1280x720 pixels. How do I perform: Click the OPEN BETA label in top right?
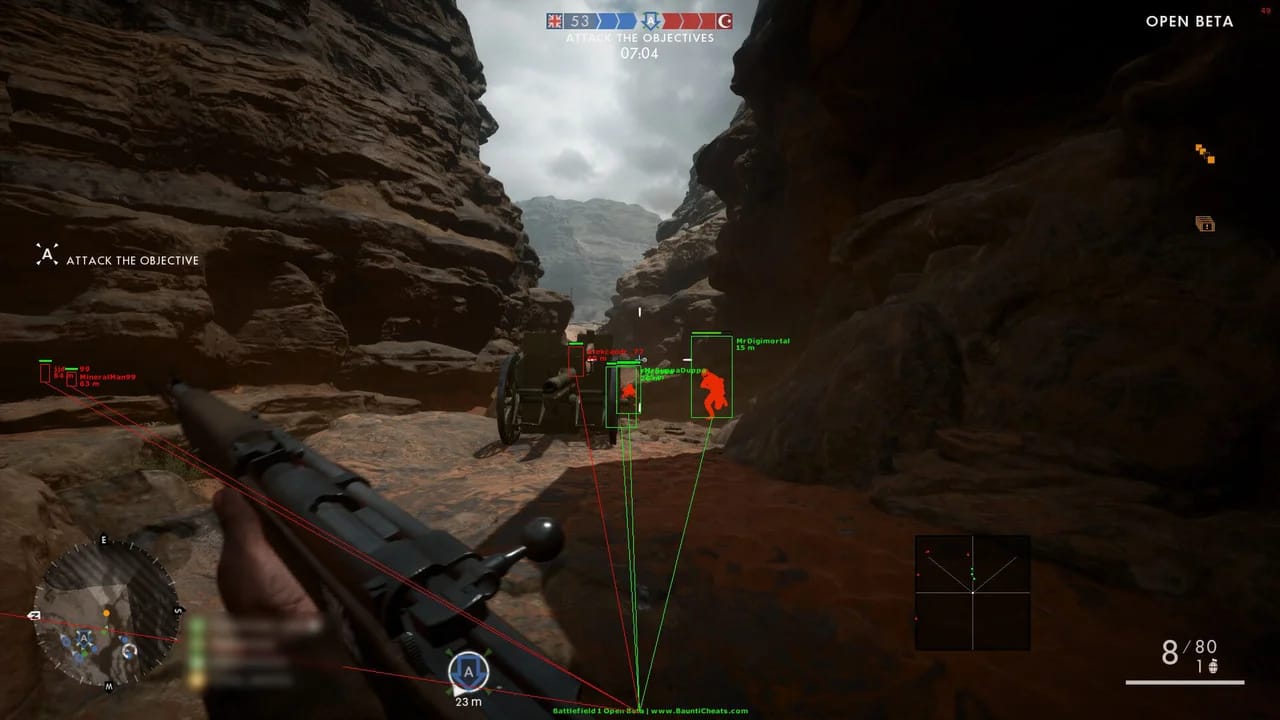[1189, 21]
